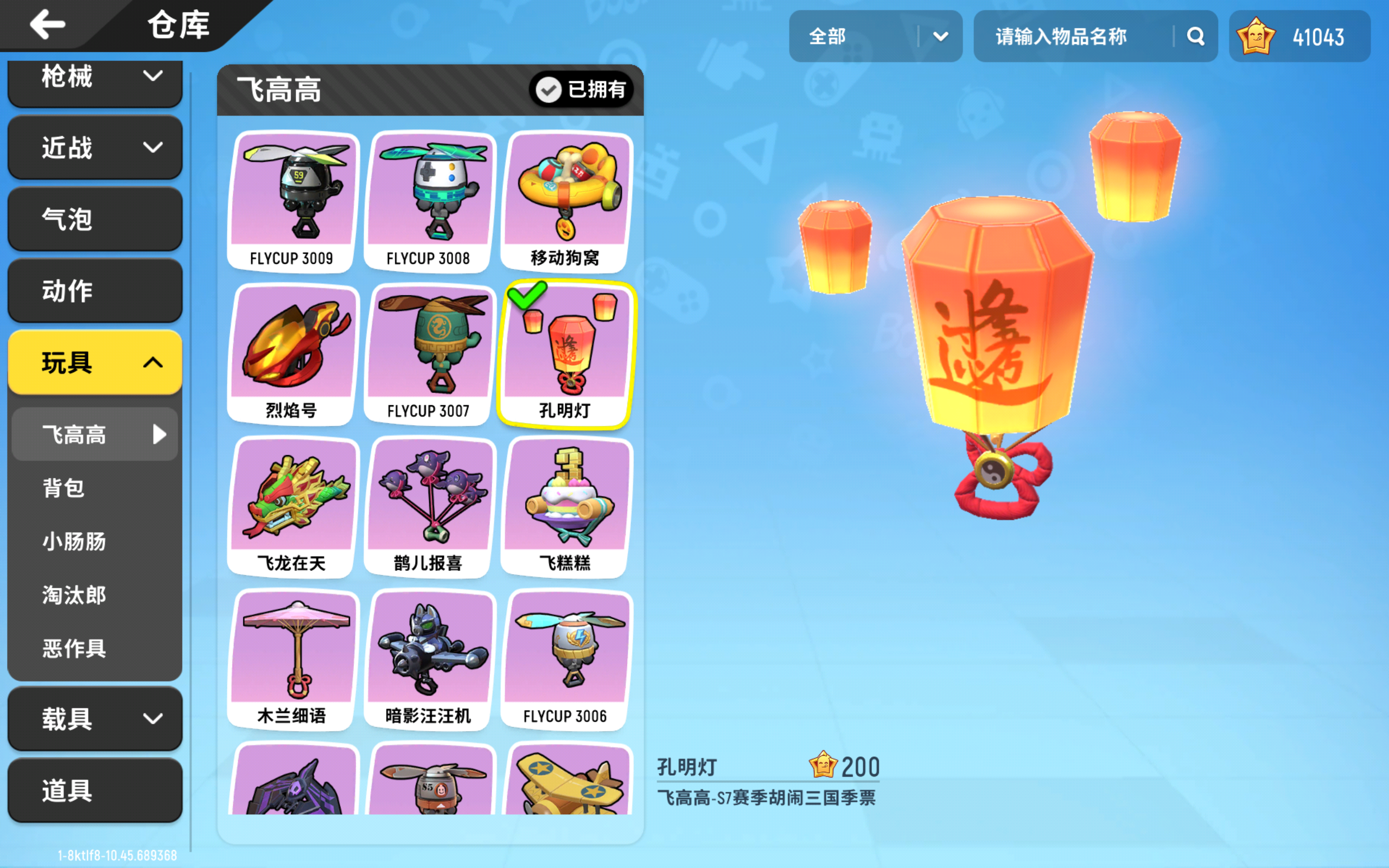Open the search magnifier icon

(x=1197, y=36)
